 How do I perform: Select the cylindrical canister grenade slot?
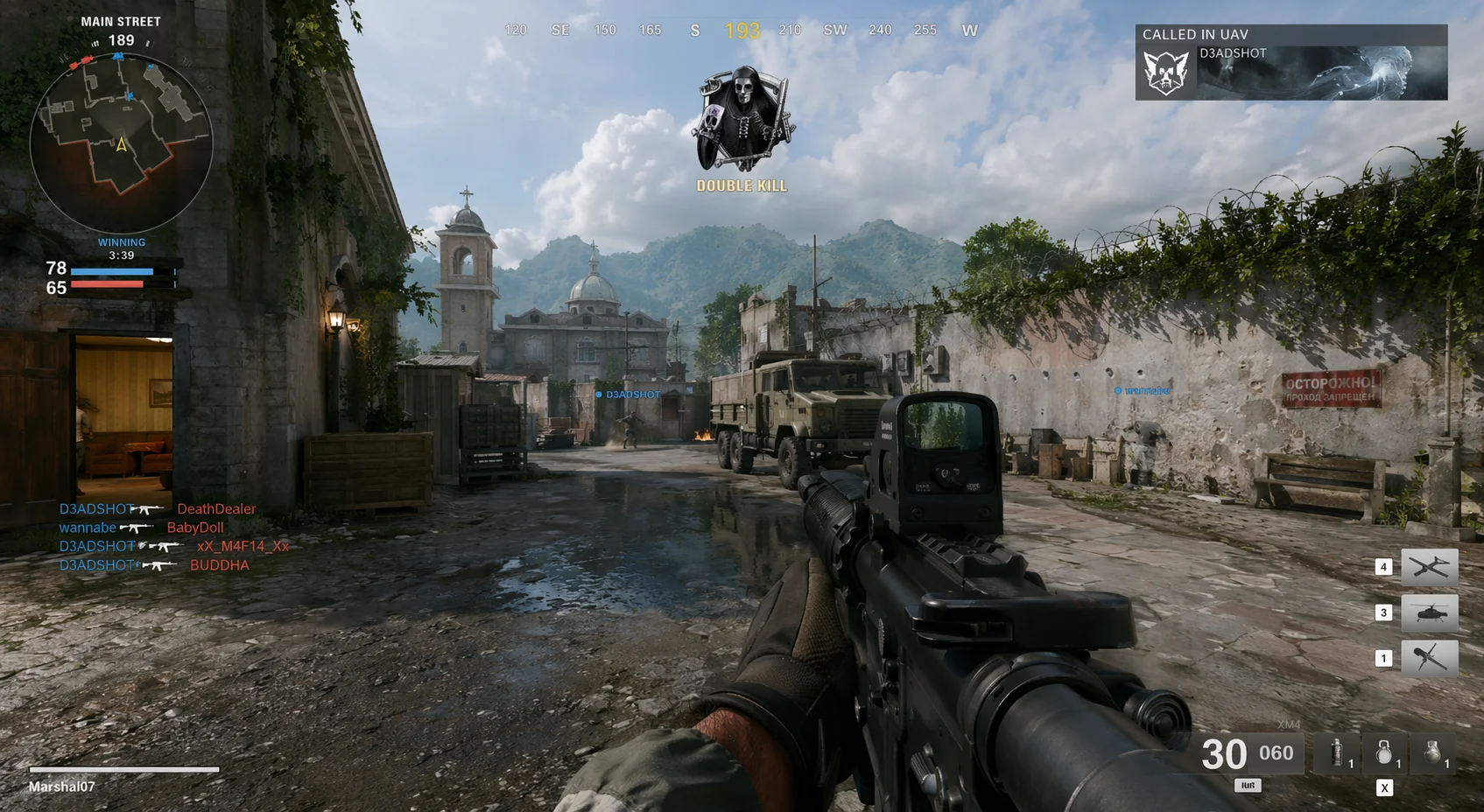(1337, 752)
